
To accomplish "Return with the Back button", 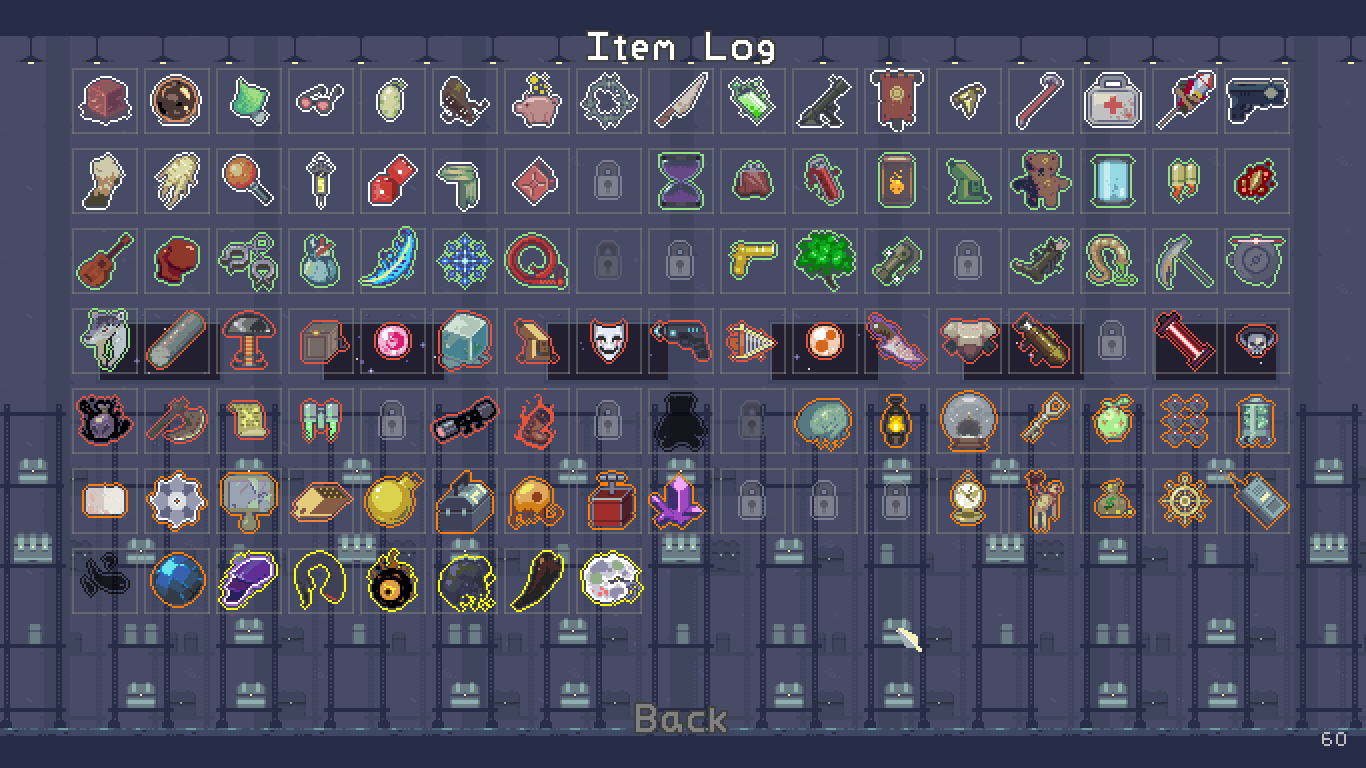I will point(681,718).
